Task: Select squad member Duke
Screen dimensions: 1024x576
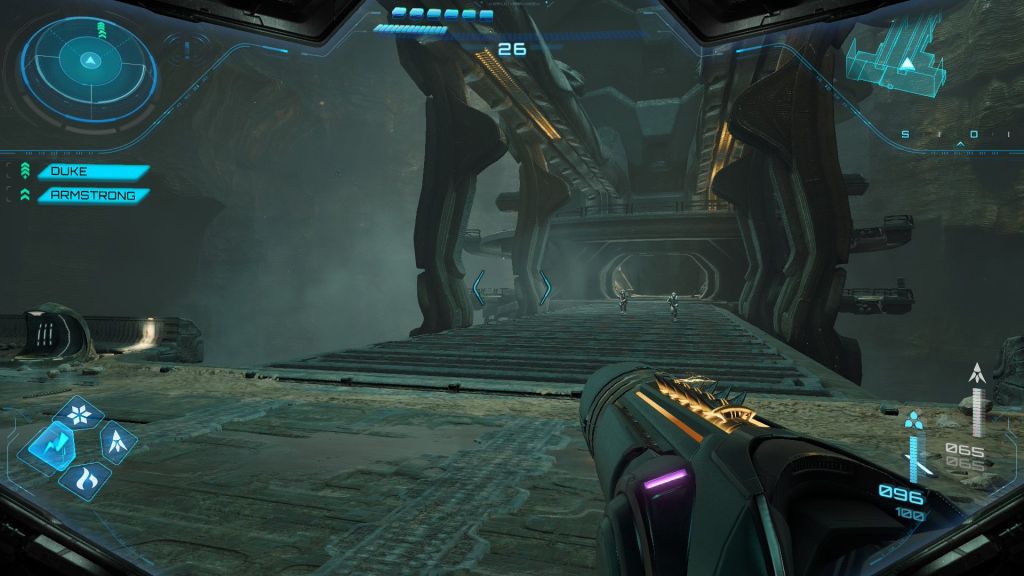Action: pos(93,172)
